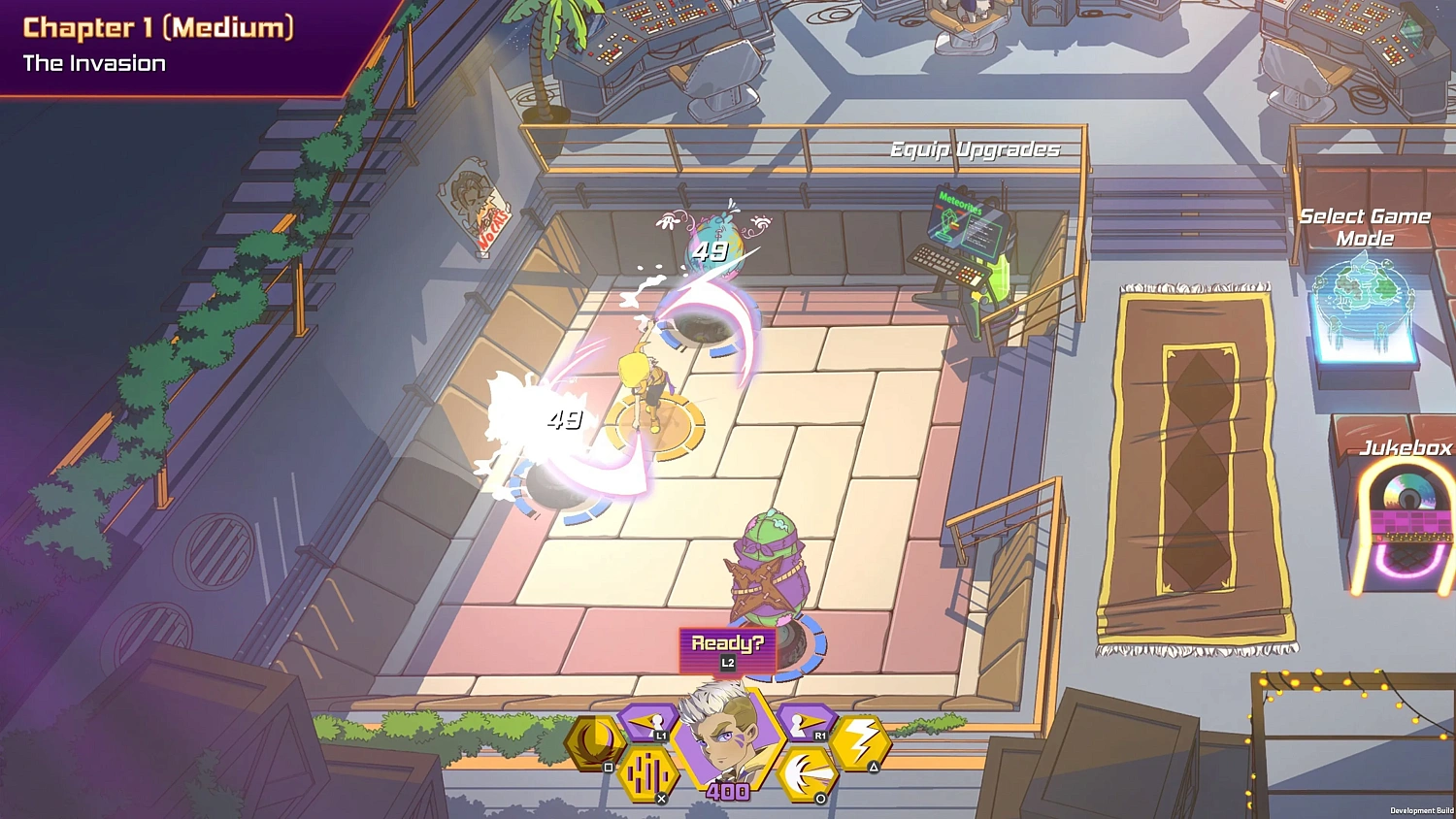Open The Invasion chapter menu
The height and width of the screenshot is (819, 1456).
click(94, 64)
